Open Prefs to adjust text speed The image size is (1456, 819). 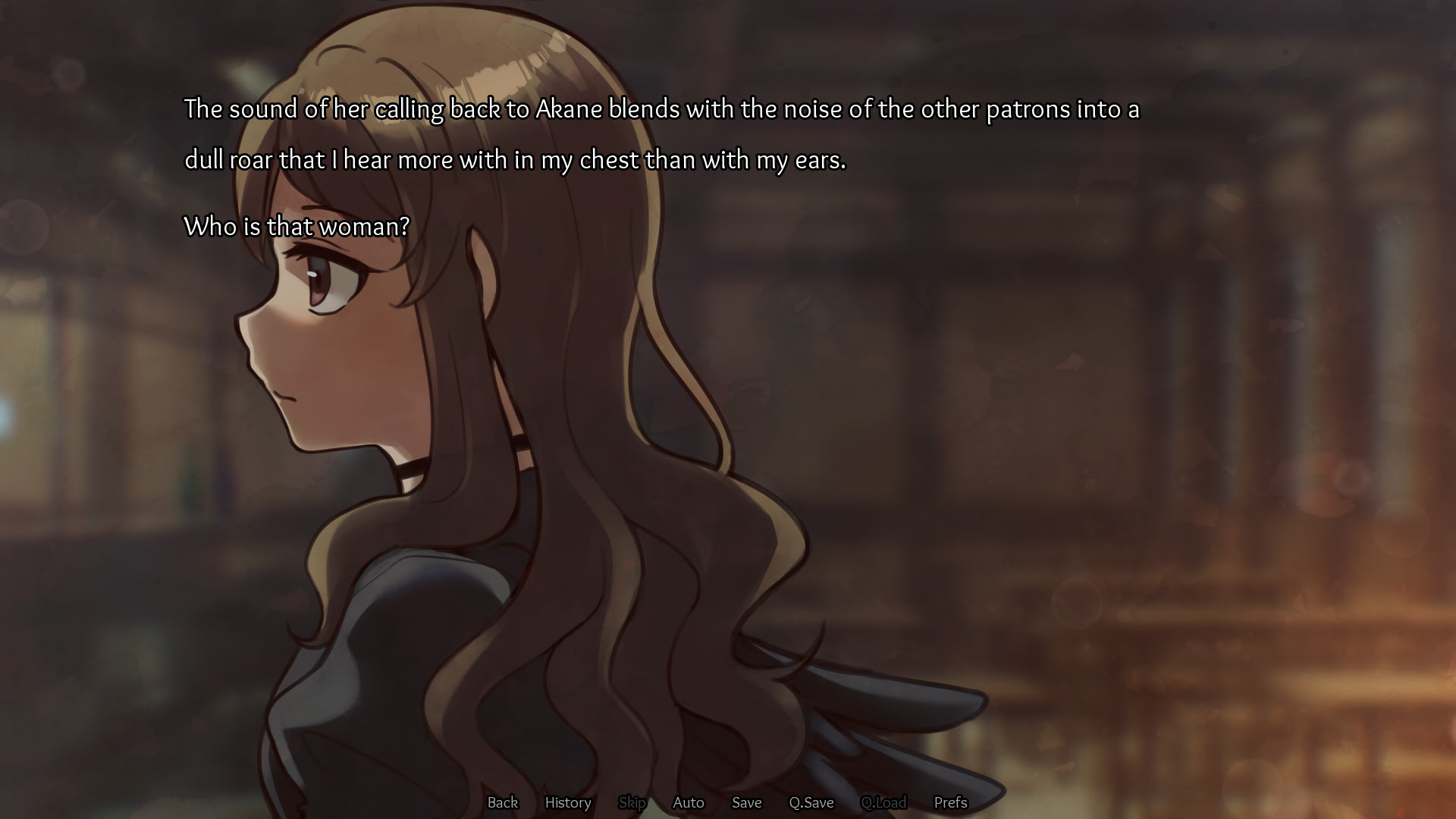click(950, 802)
